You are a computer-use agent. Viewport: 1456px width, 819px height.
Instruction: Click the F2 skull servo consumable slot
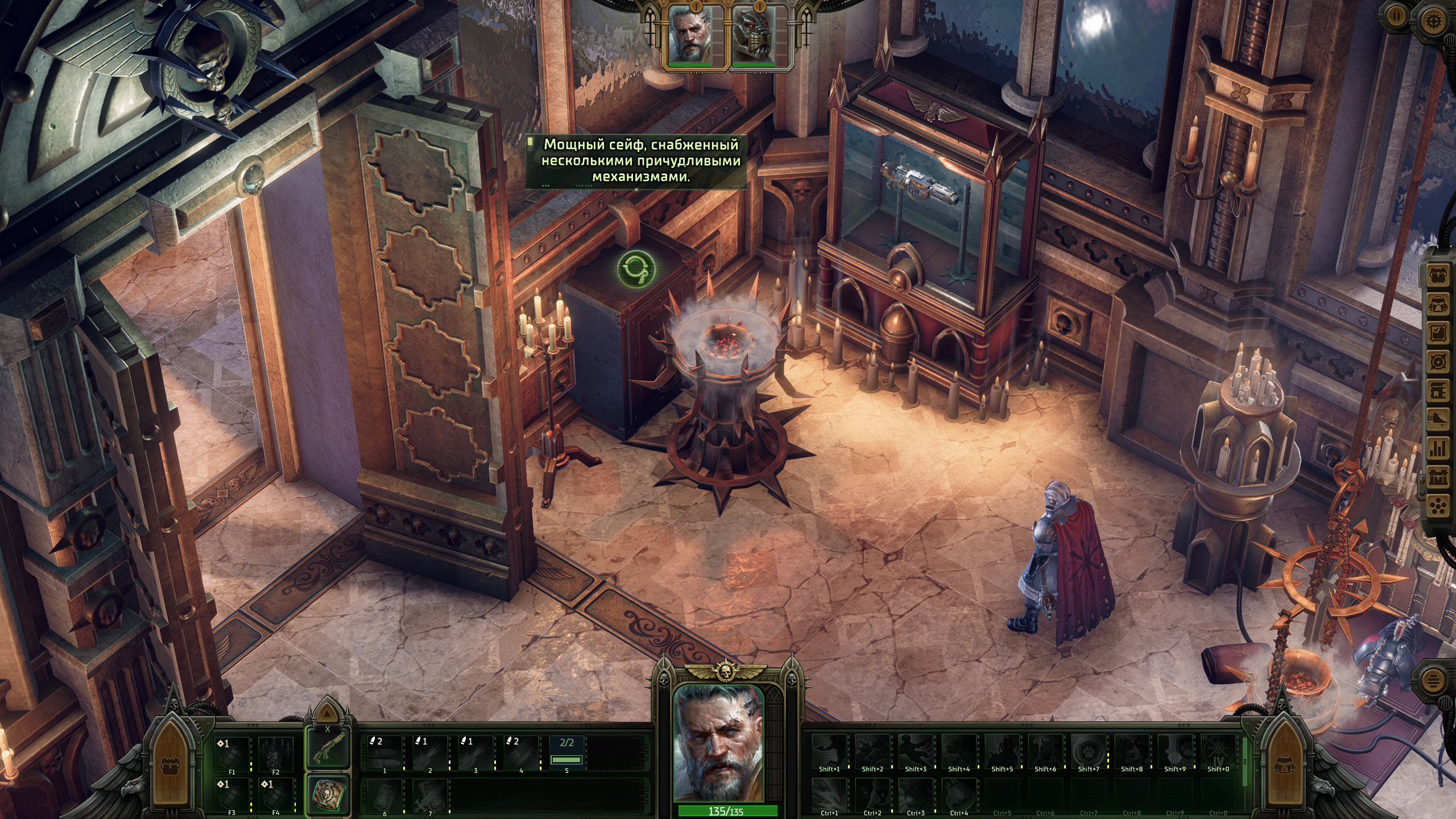[276, 754]
